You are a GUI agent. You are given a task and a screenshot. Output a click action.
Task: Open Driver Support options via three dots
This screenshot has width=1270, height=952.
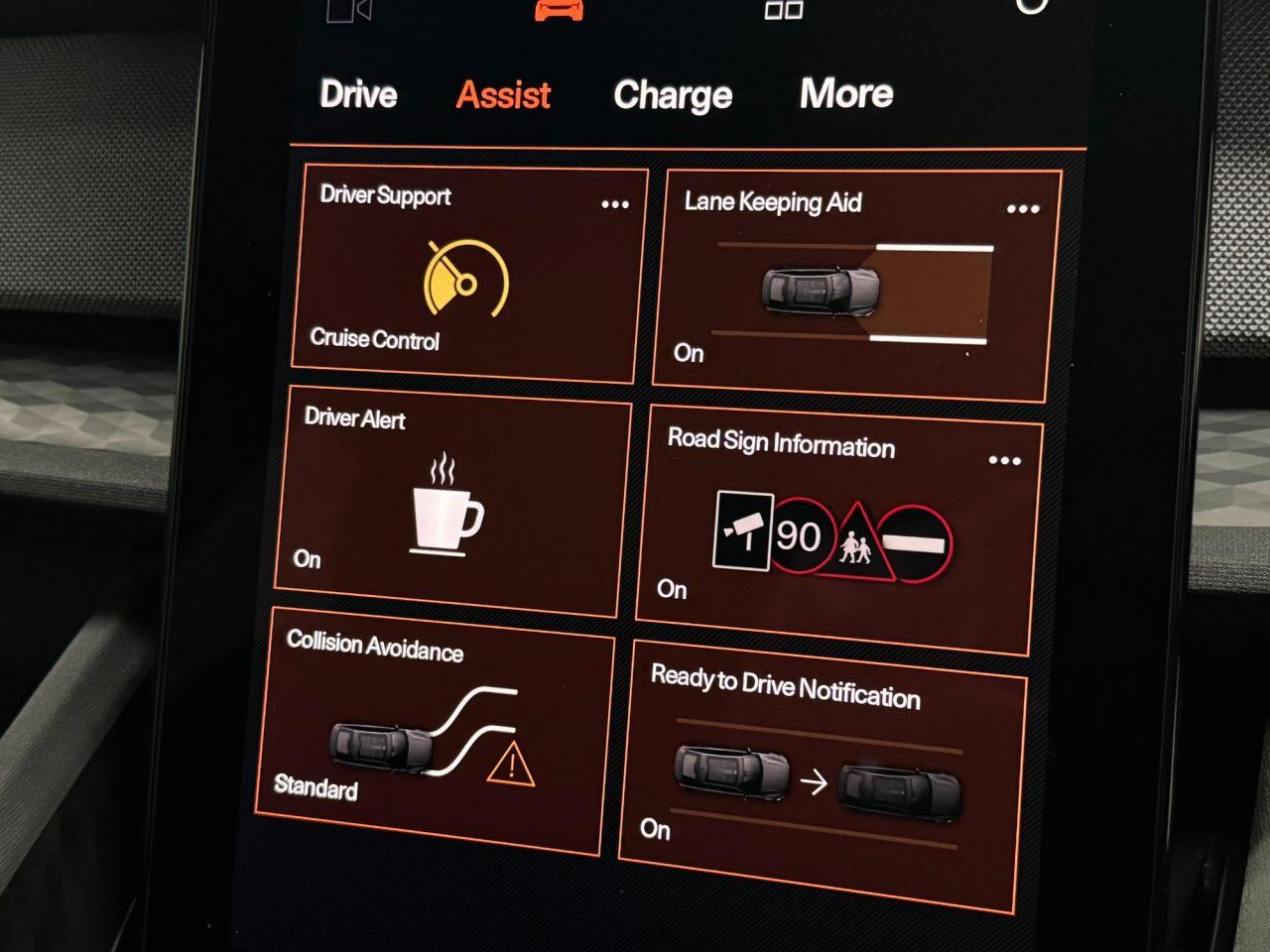click(x=615, y=204)
